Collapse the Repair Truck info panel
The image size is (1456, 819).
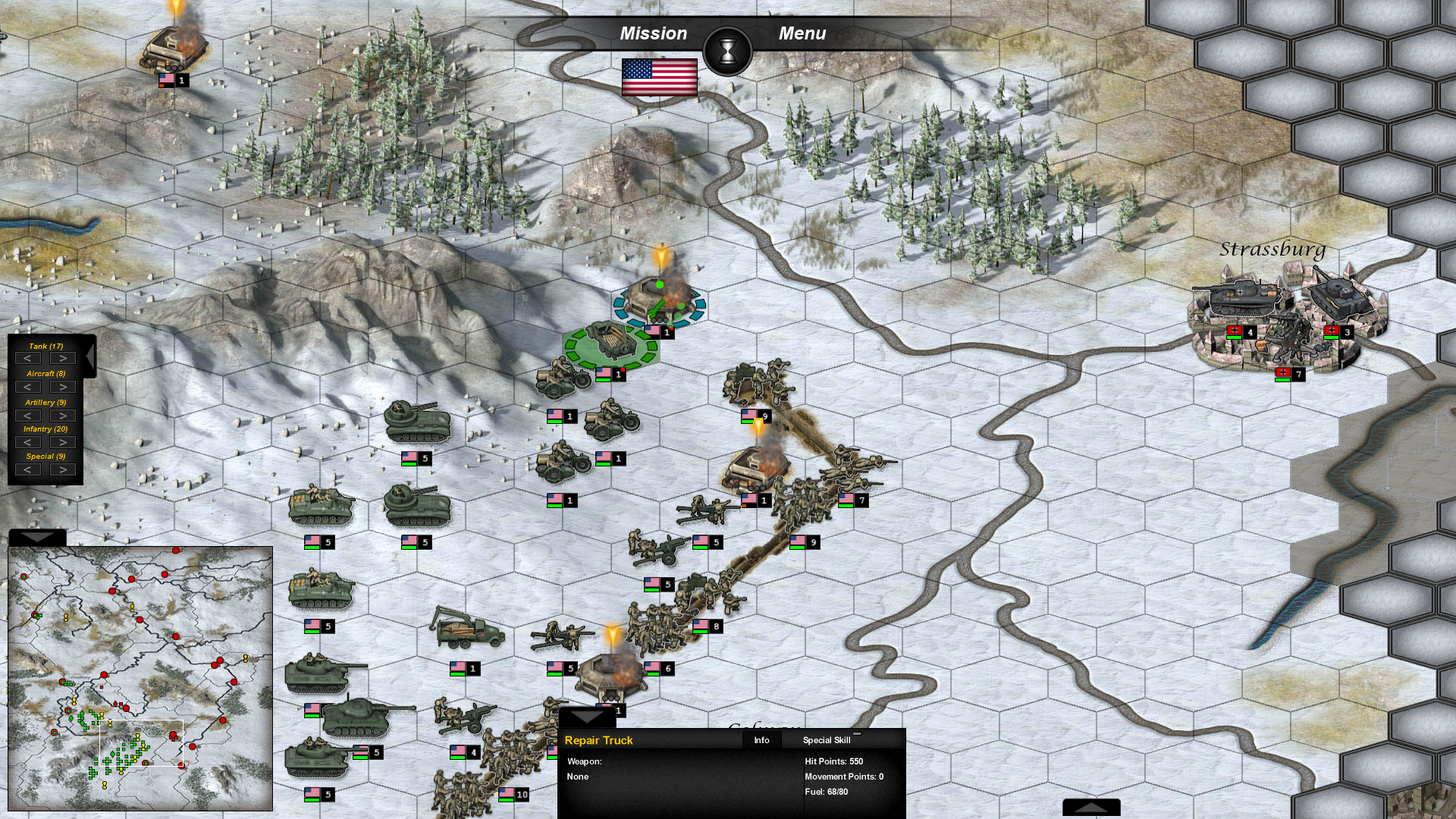coord(588,717)
